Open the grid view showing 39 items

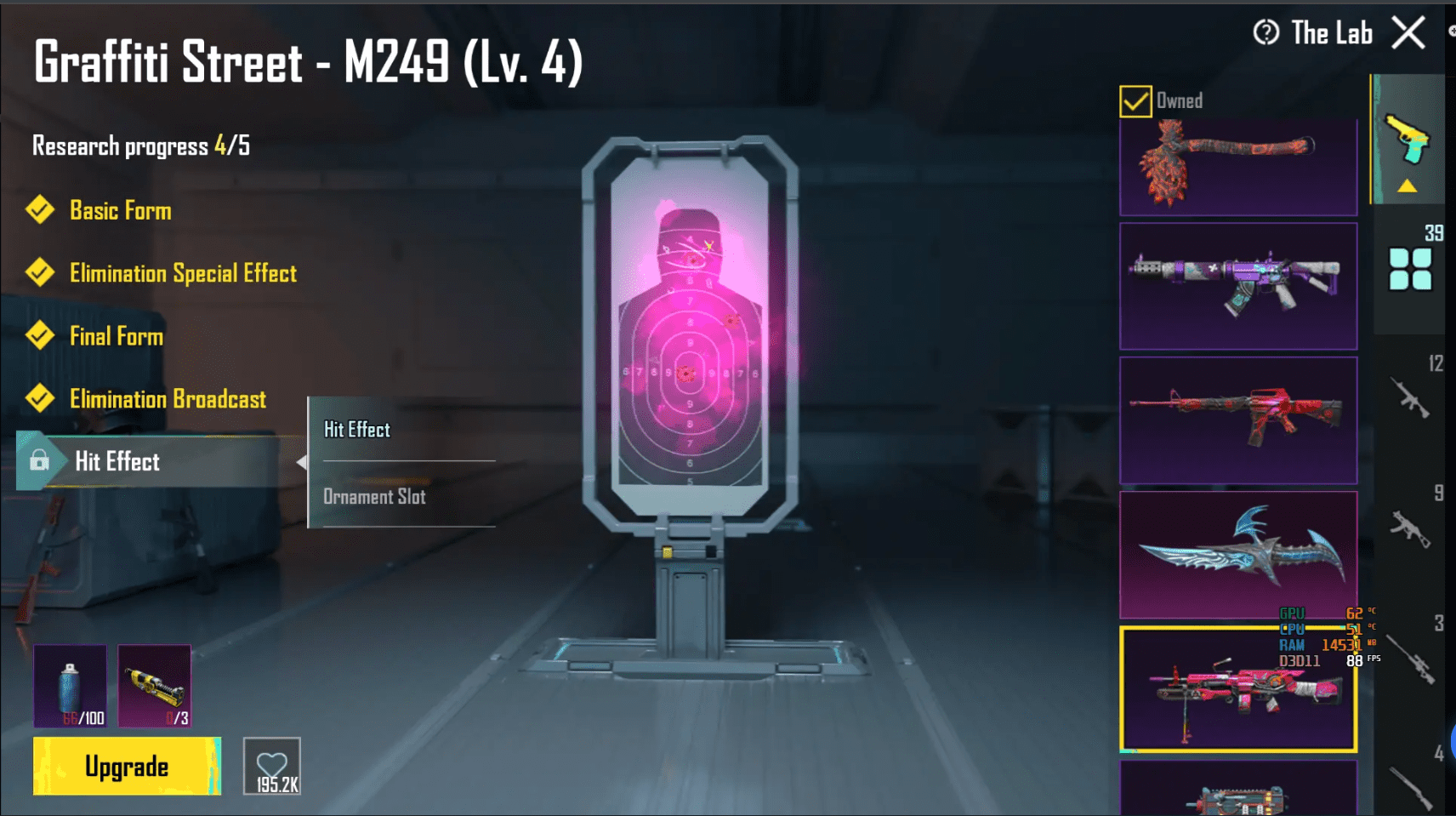tap(1412, 271)
